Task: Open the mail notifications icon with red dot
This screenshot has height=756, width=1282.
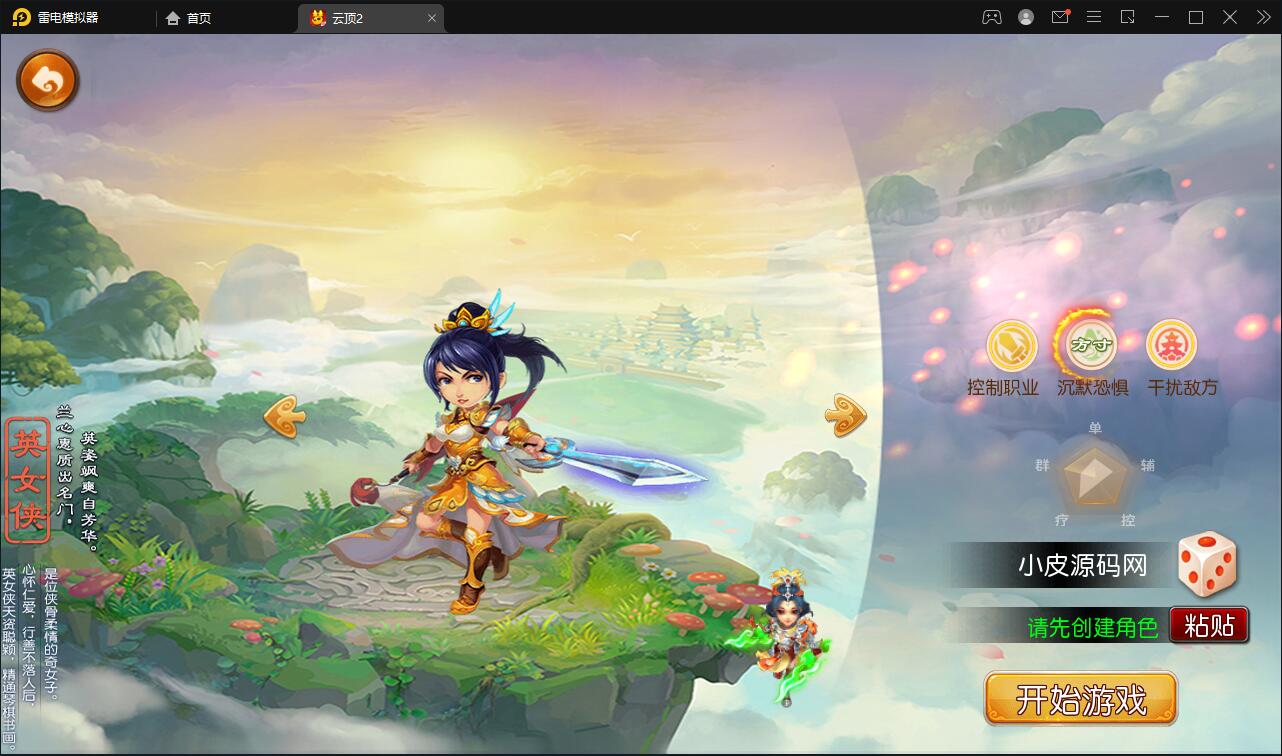Action: (x=1060, y=17)
